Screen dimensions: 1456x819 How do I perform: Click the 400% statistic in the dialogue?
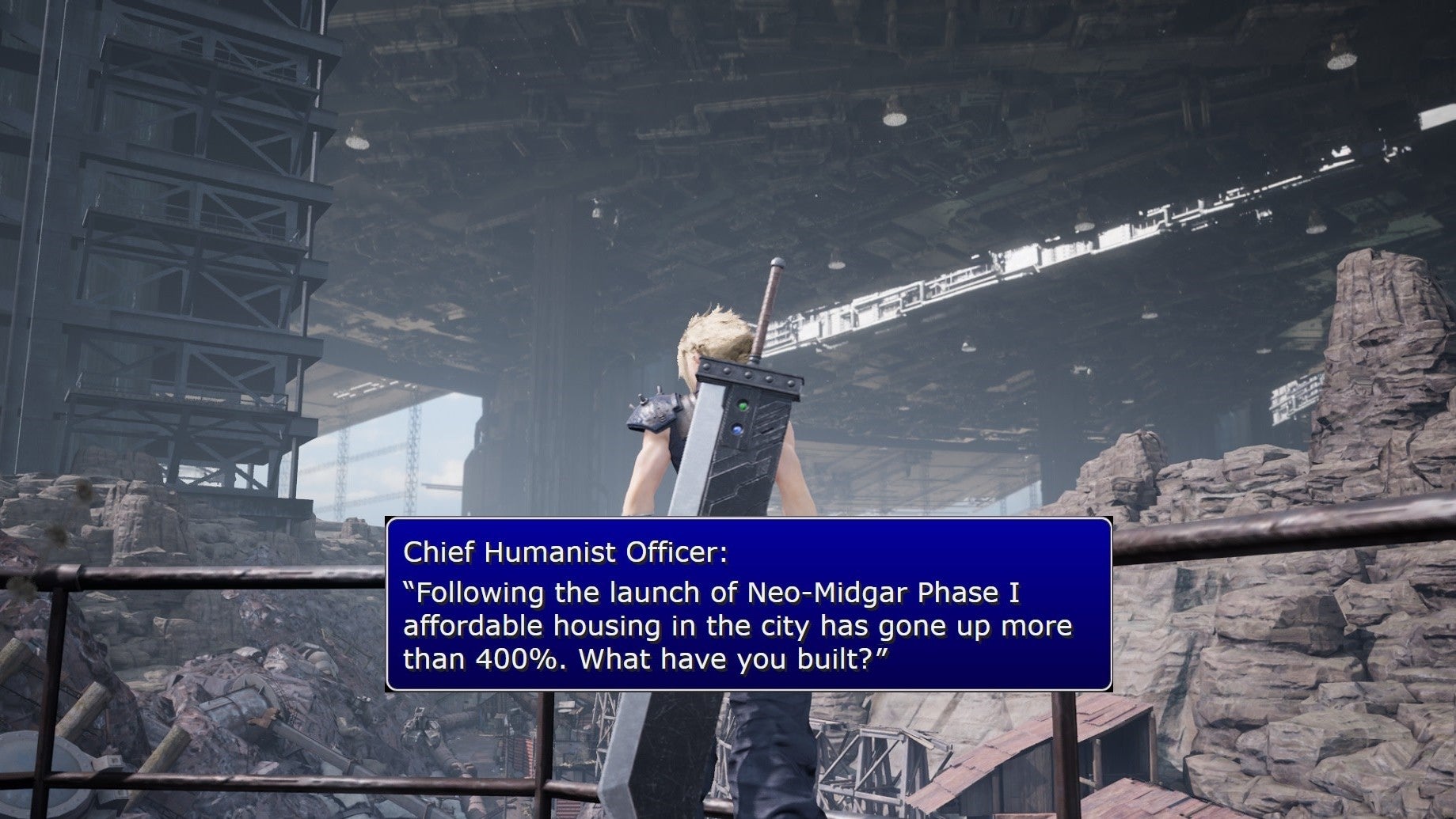click(x=513, y=658)
